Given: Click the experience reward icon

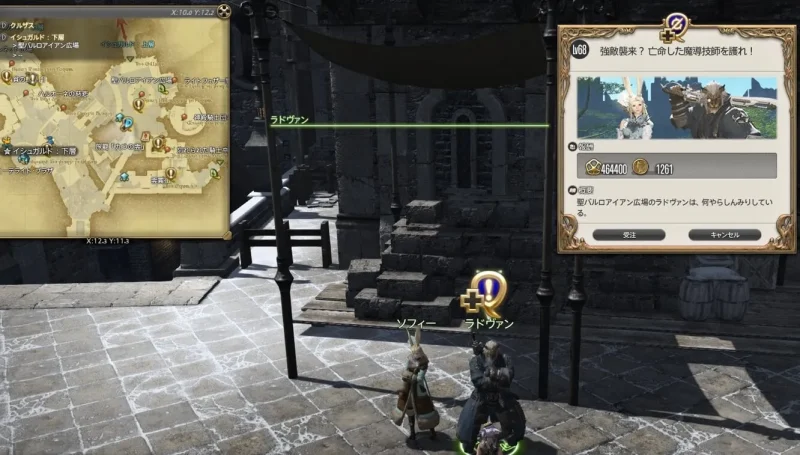Looking at the screenshot, I should click(592, 169).
